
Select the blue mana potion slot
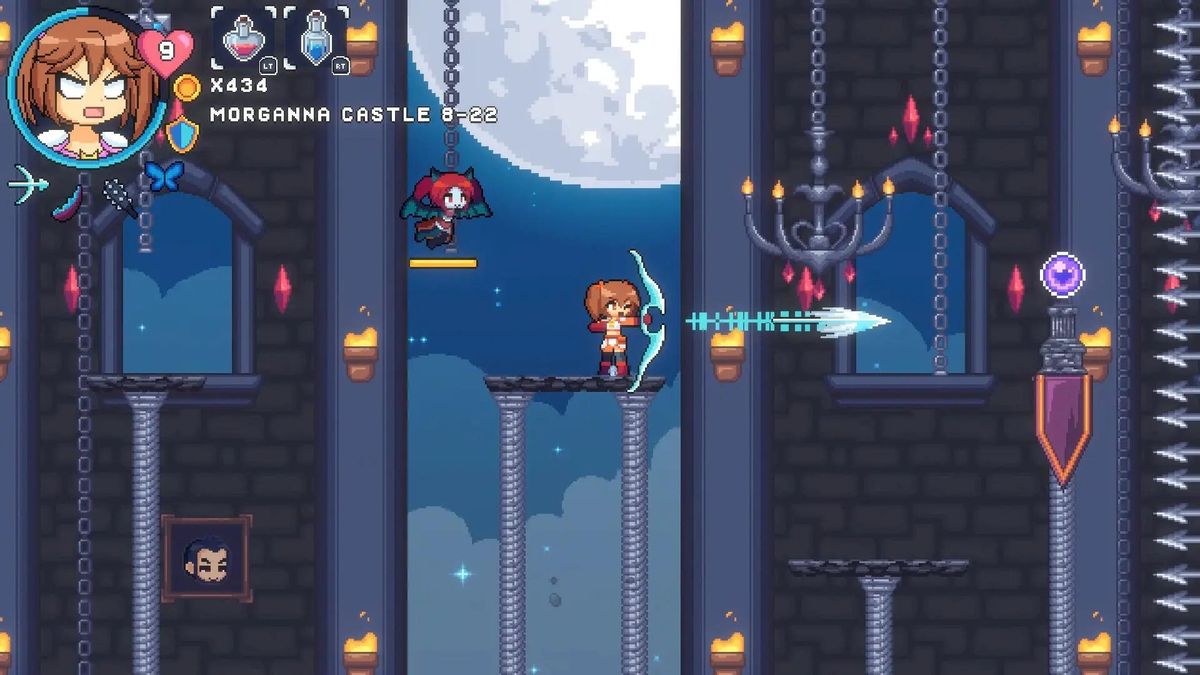coord(316,40)
